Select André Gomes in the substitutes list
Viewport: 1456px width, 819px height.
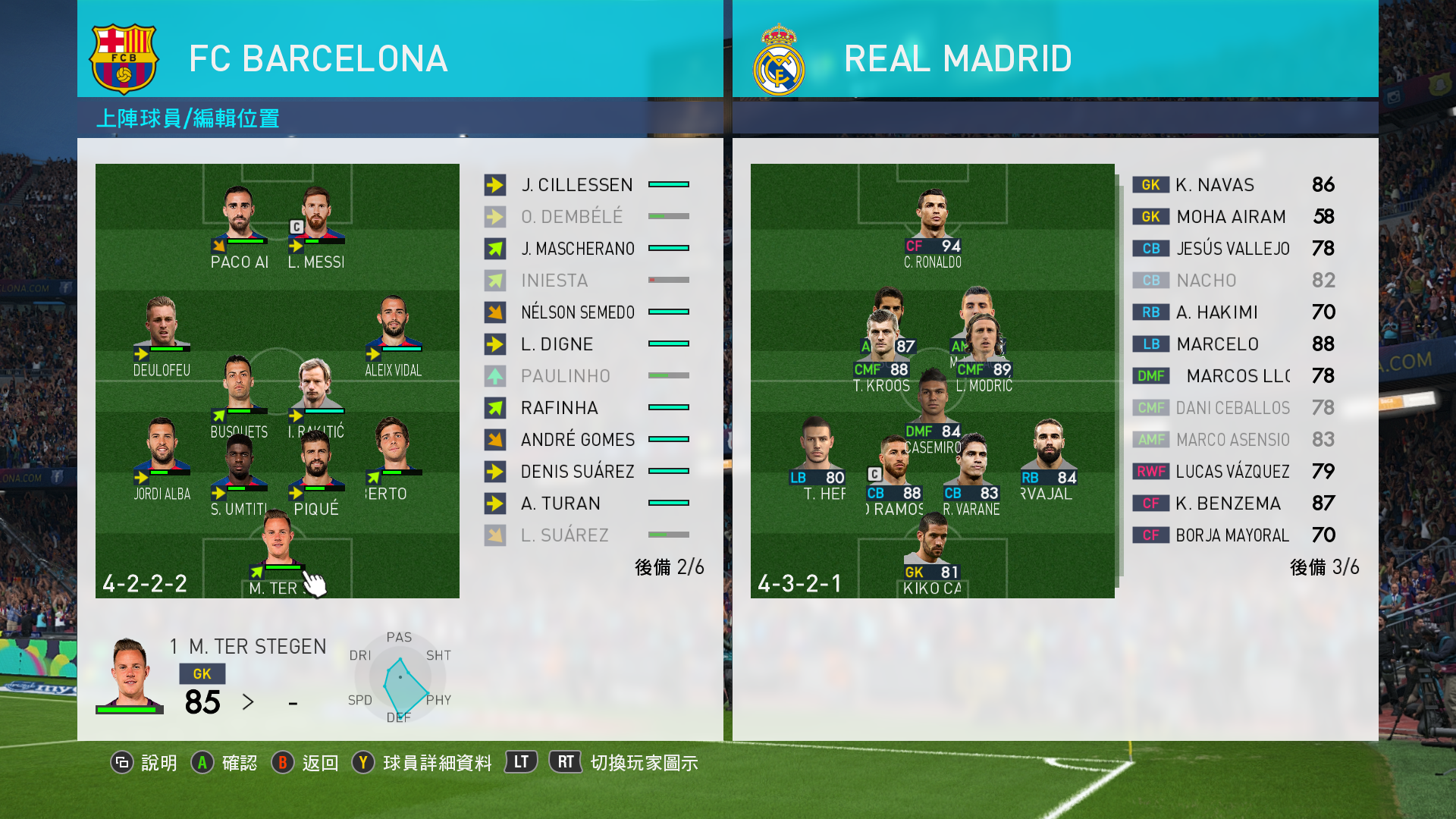point(577,440)
